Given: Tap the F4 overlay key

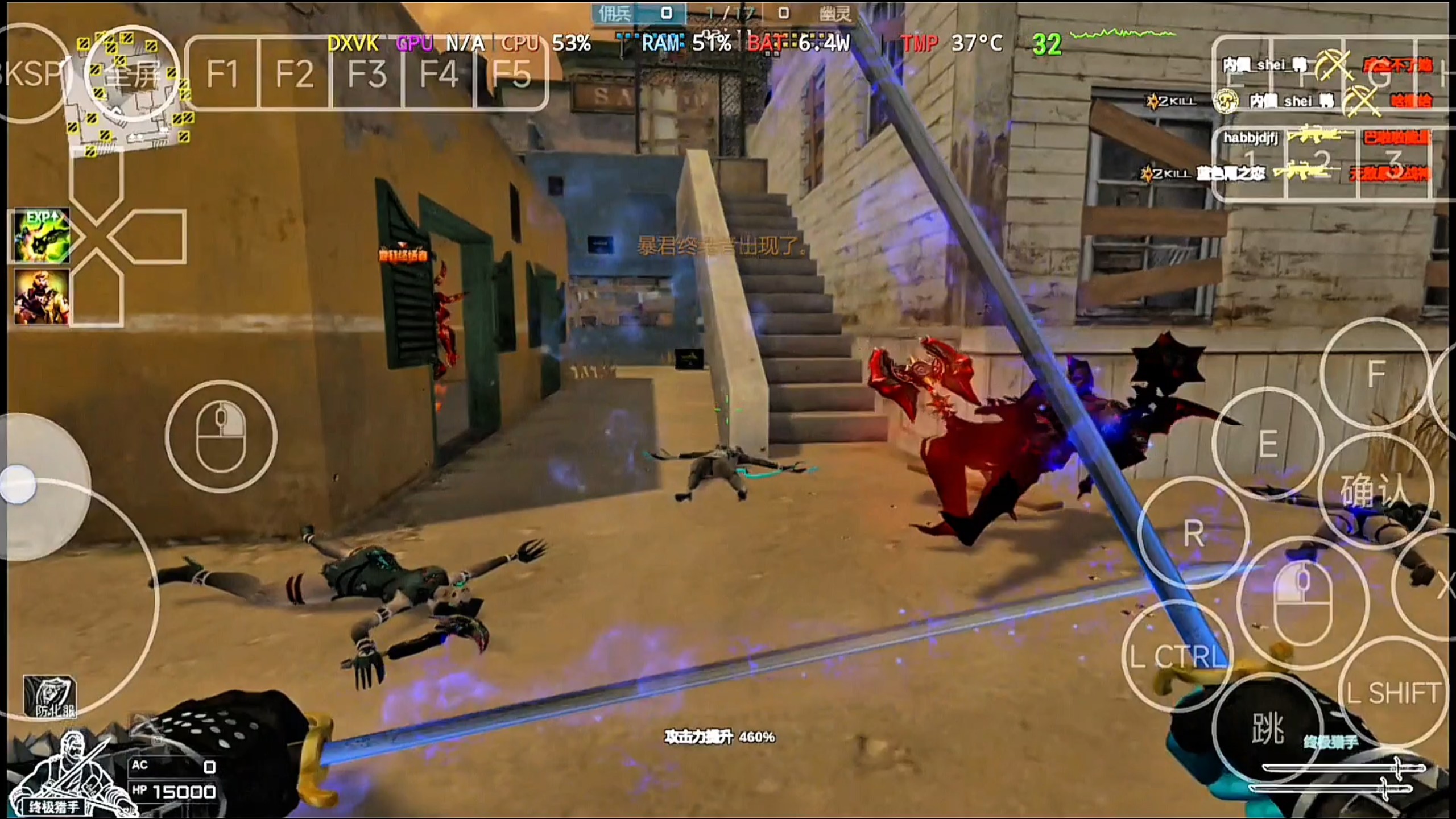Looking at the screenshot, I should click(x=439, y=73).
